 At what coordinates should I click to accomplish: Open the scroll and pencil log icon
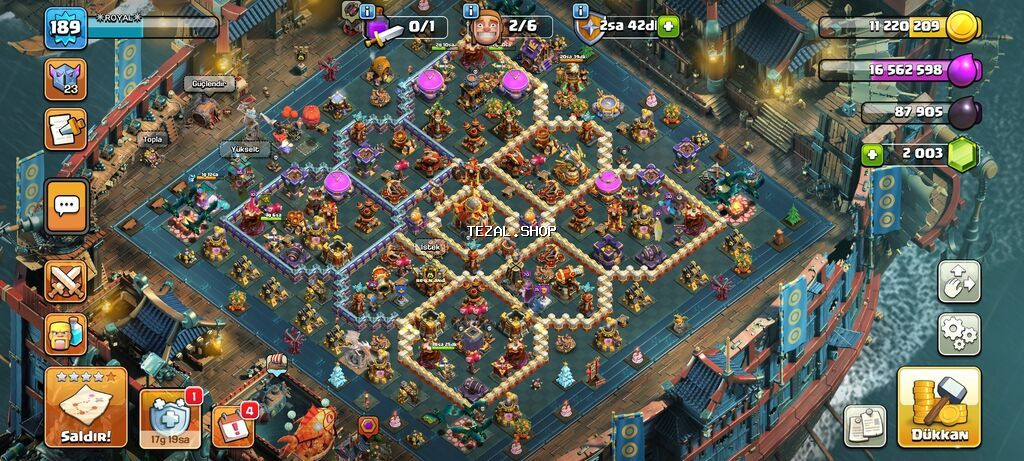pos(66,129)
